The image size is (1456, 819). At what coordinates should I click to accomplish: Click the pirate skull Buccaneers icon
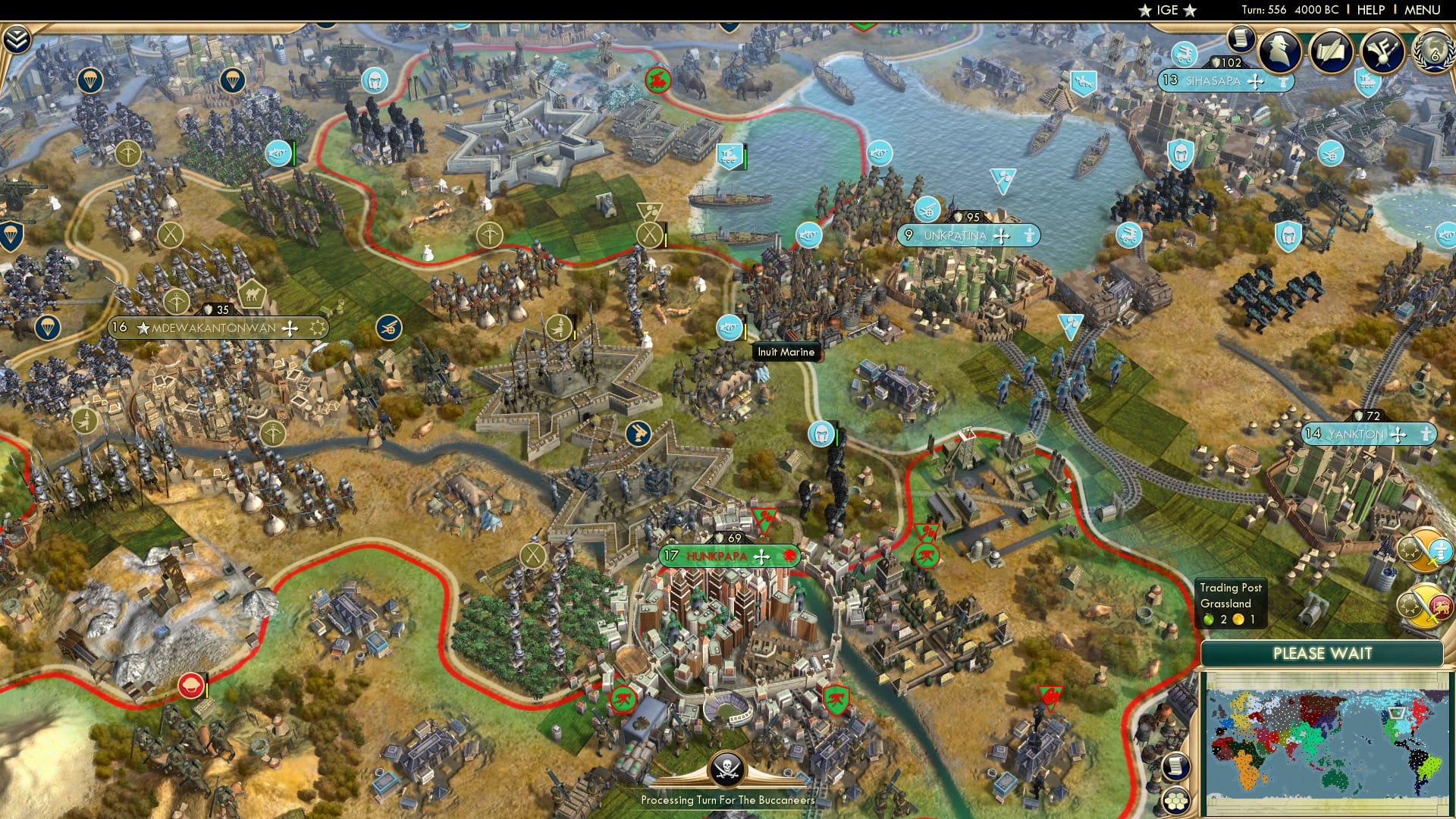(726, 767)
